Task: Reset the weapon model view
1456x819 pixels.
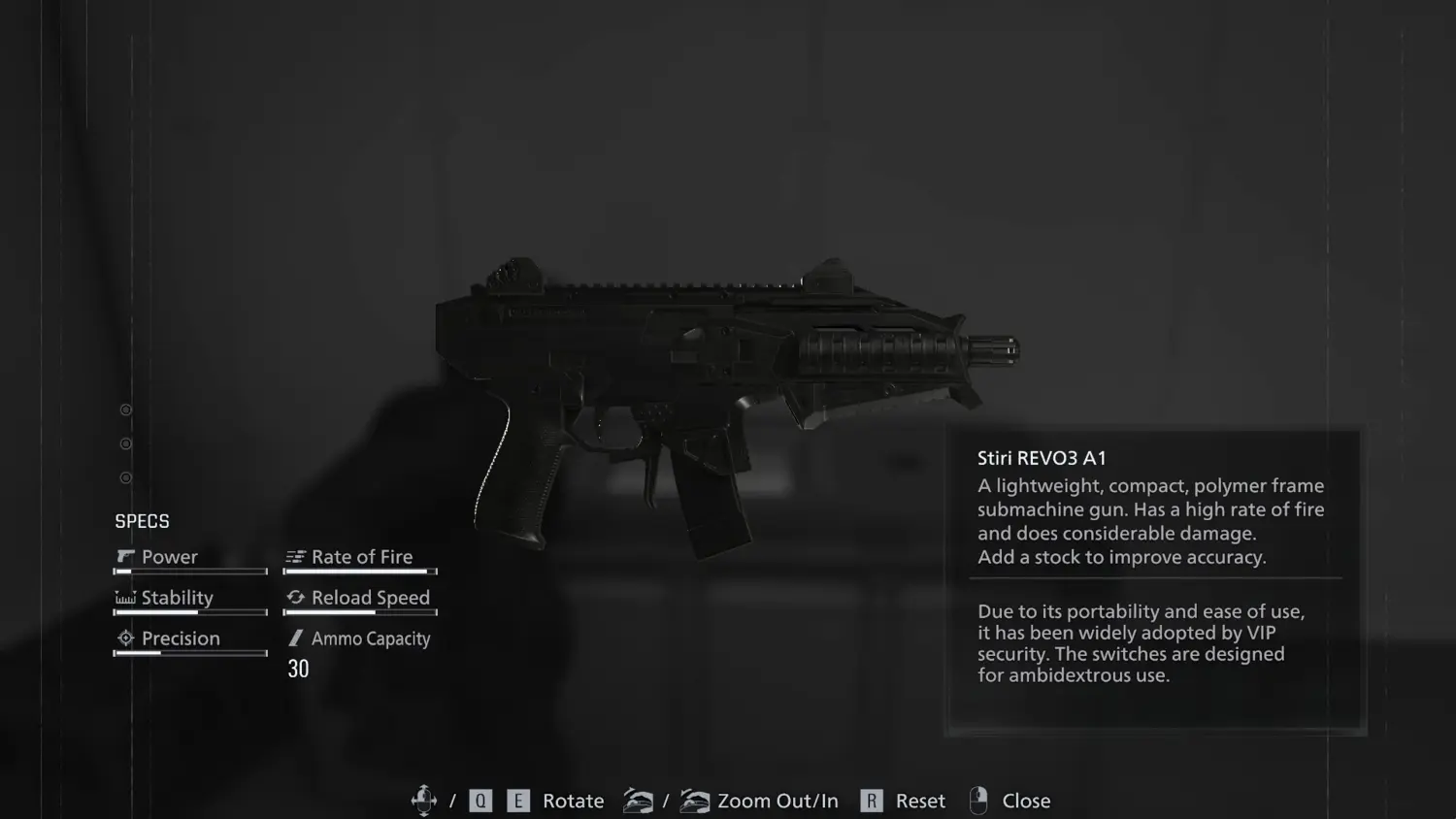Action: pyautogui.click(x=919, y=801)
